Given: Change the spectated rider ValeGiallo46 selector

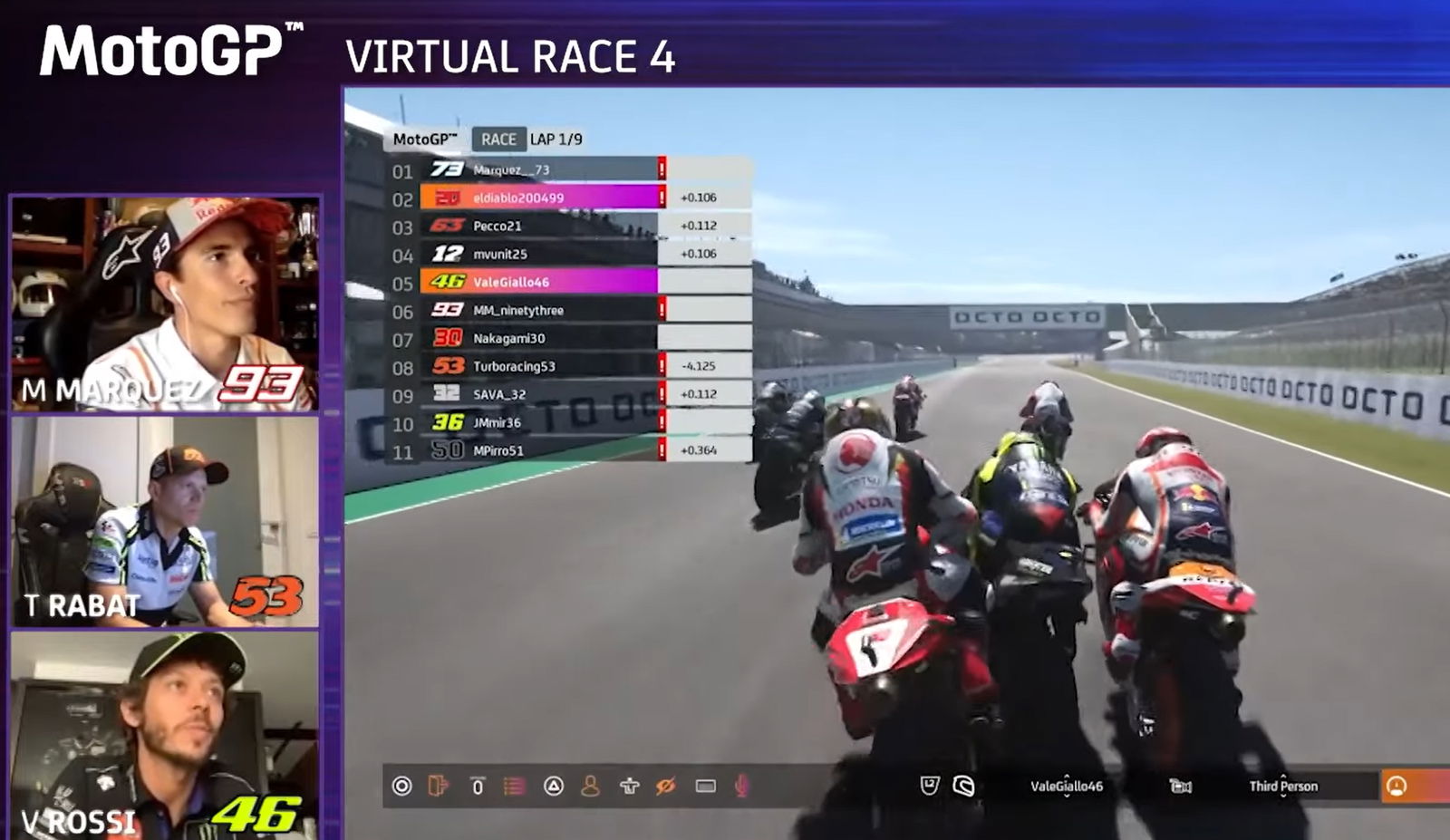Looking at the screenshot, I should click(1066, 787).
